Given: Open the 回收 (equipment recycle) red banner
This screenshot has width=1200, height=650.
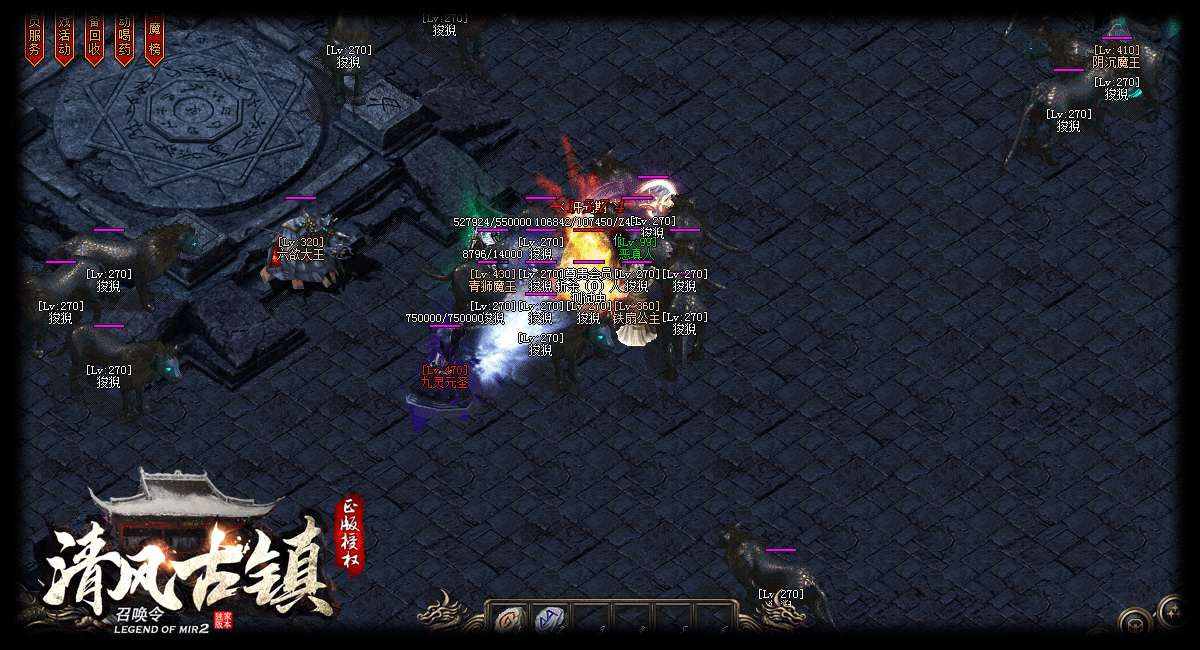Looking at the screenshot, I should point(95,40).
